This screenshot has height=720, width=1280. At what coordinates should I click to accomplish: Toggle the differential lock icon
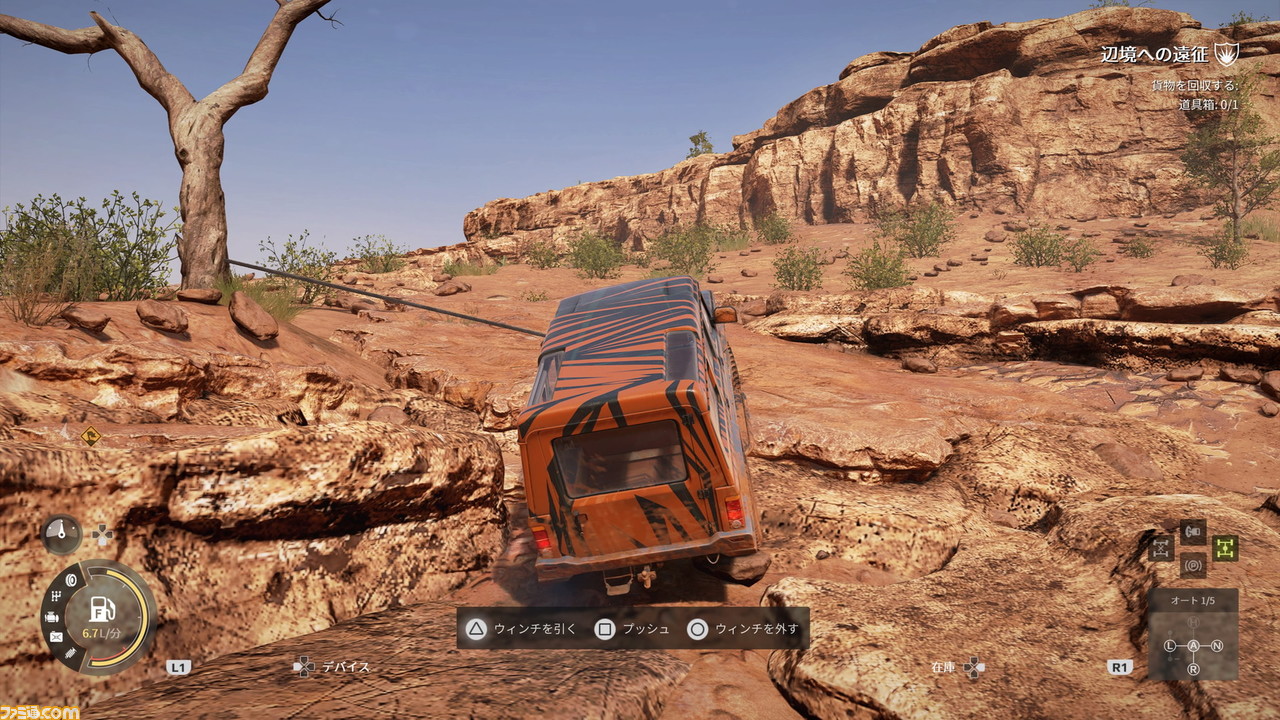tap(1161, 548)
